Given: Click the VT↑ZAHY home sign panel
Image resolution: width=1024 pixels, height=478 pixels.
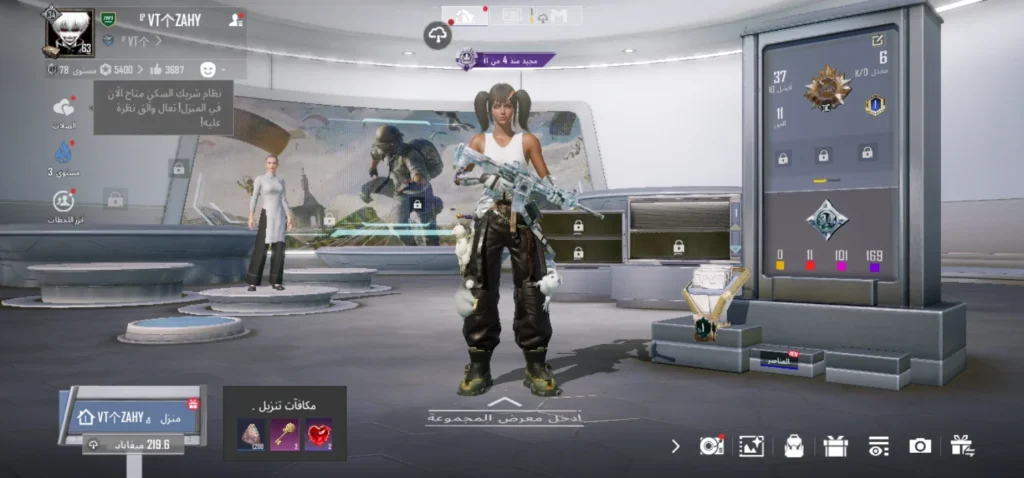Looking at the screenshot, I should click(x=130, y=416).
